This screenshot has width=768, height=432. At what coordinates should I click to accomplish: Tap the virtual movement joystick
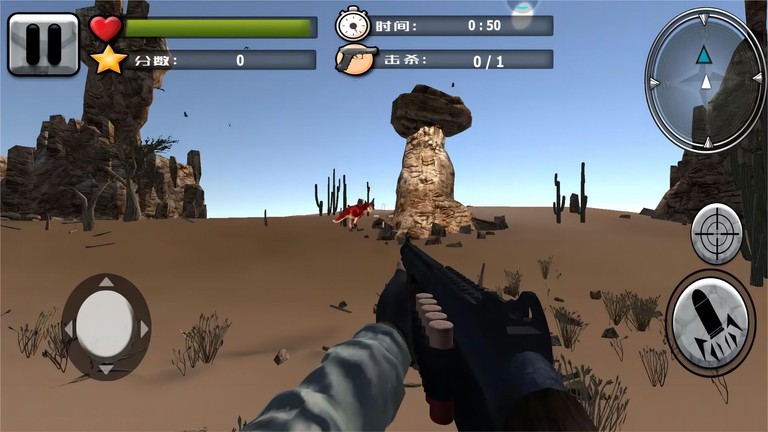[105, 326]
